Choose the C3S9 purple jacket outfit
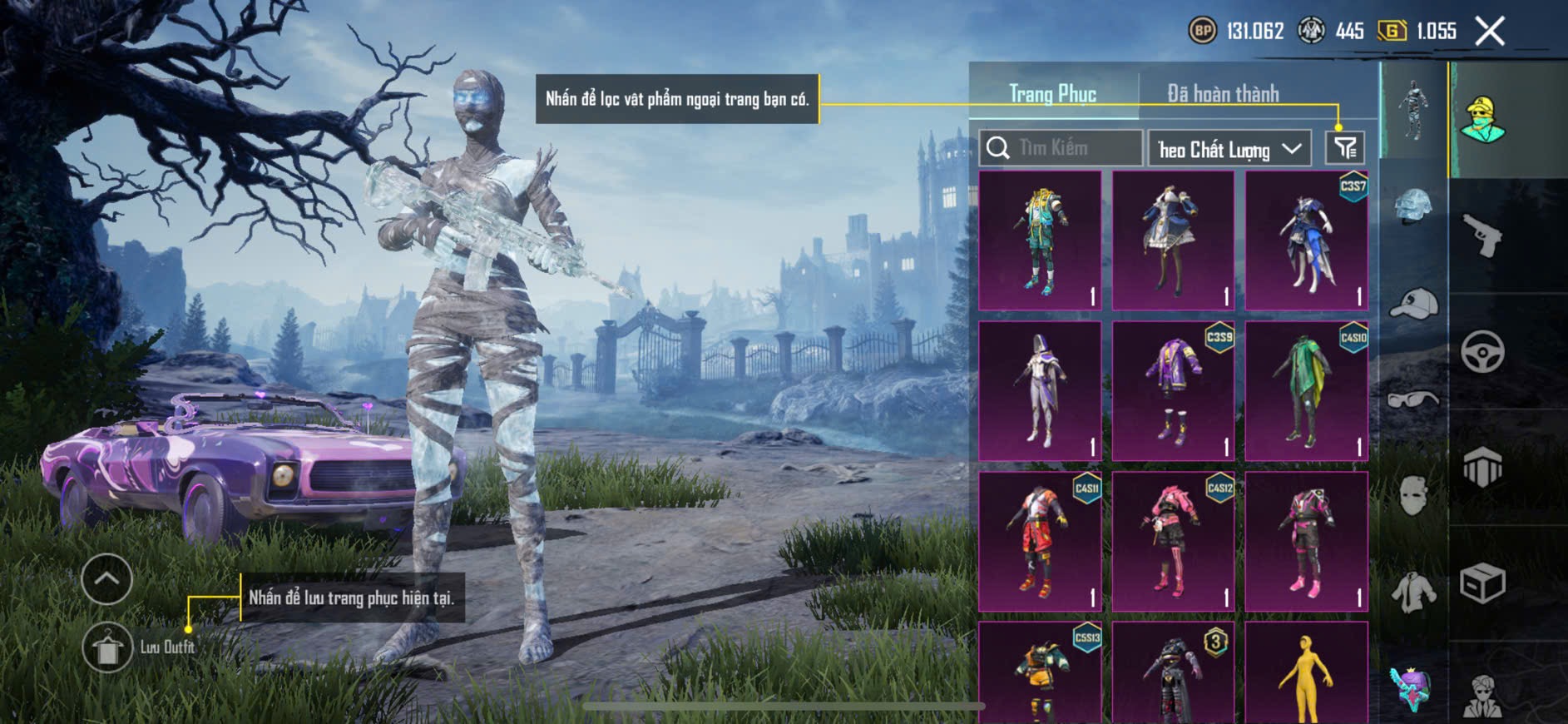Viewport: 1568px width, 724px height. [x=1173, y=391]
